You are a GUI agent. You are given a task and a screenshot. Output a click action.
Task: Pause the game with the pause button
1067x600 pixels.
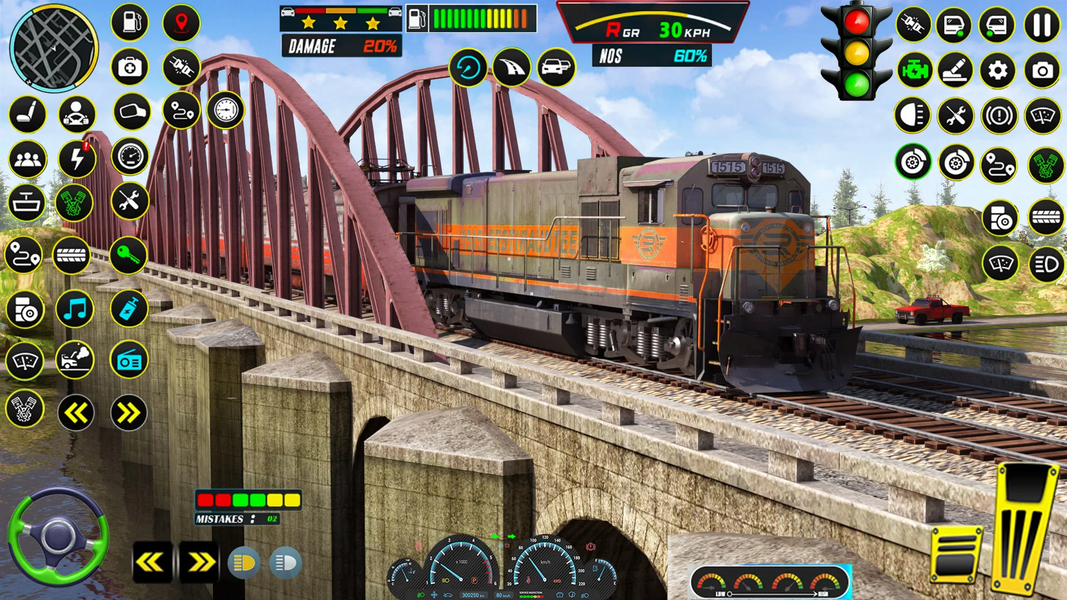pyautogui.click(x=1042, y=24)
